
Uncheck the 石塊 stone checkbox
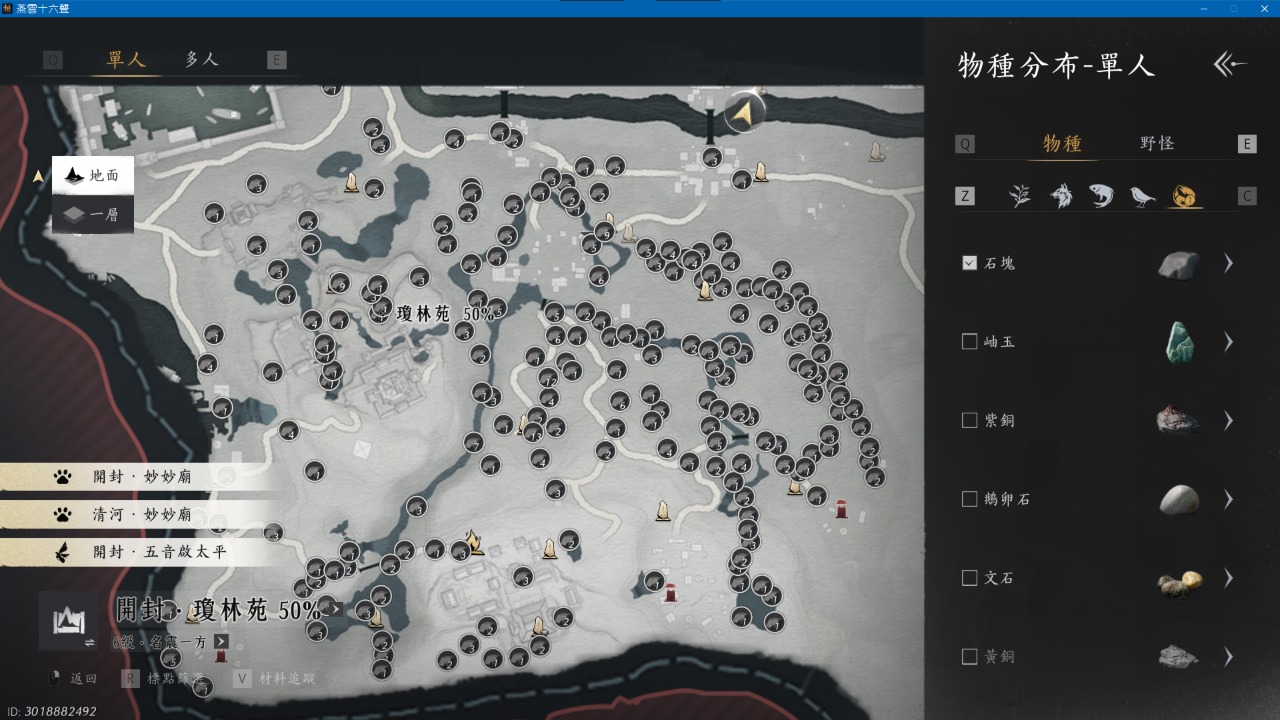pyautogui.click(x=969, y=263)
